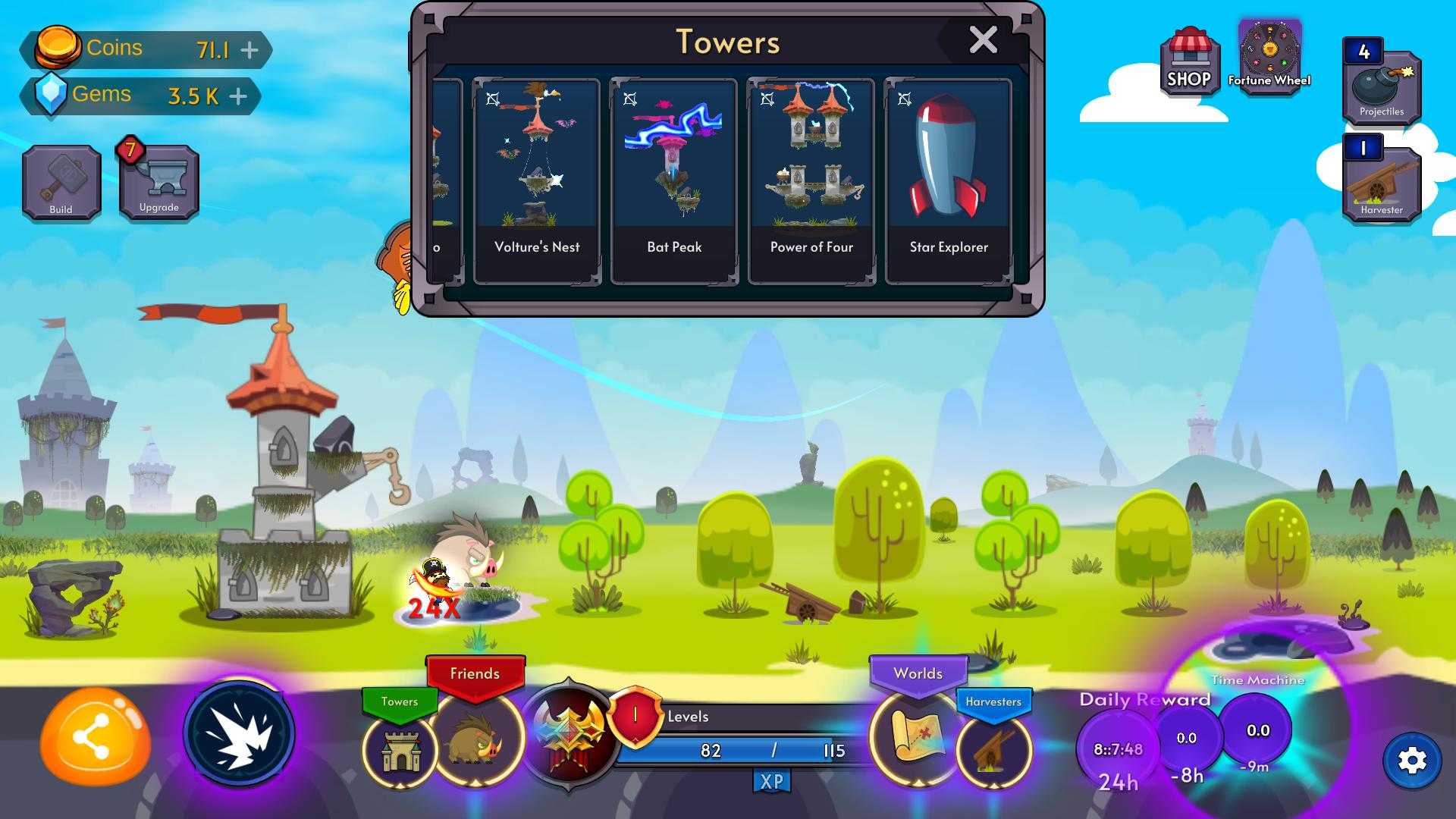
Task: Open the Upgrade anvil menu
Action: point(159,183)
